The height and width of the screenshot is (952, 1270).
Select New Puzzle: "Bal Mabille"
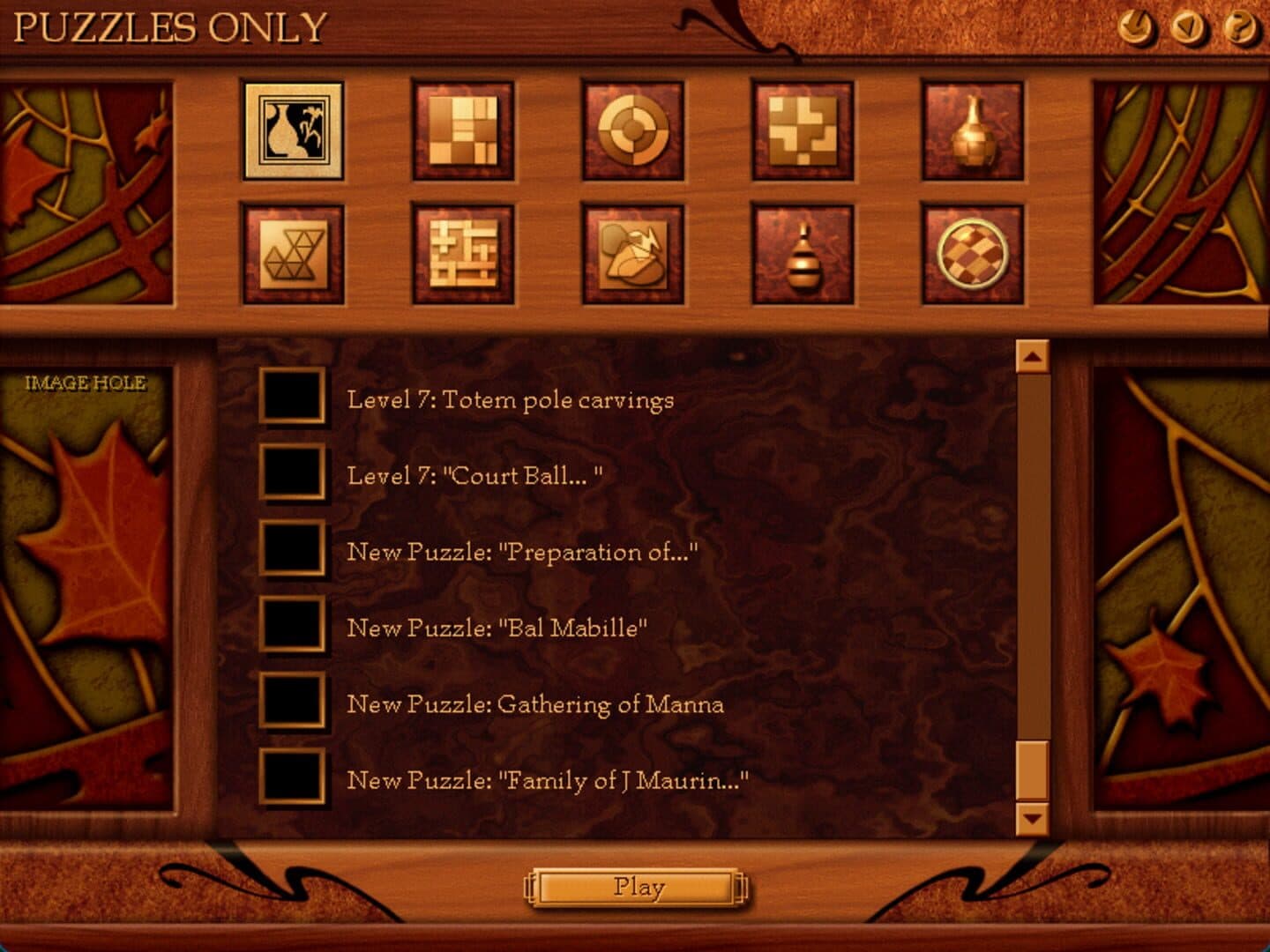tap(497, 628)
